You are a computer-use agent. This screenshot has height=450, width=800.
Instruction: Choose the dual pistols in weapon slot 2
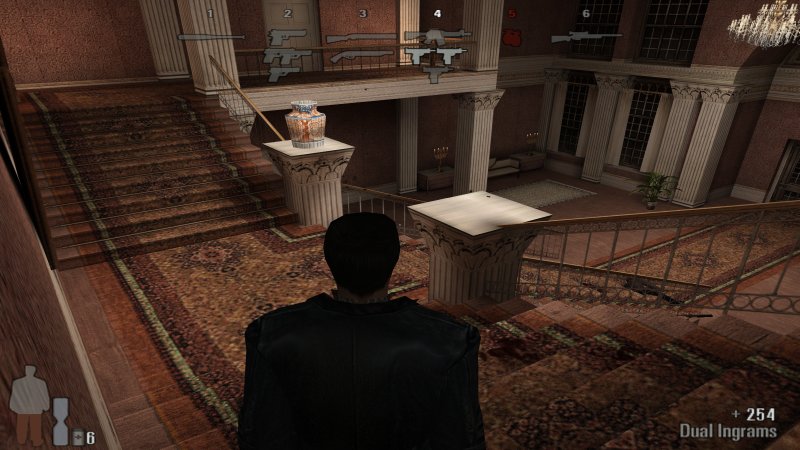tap(287, 56)
